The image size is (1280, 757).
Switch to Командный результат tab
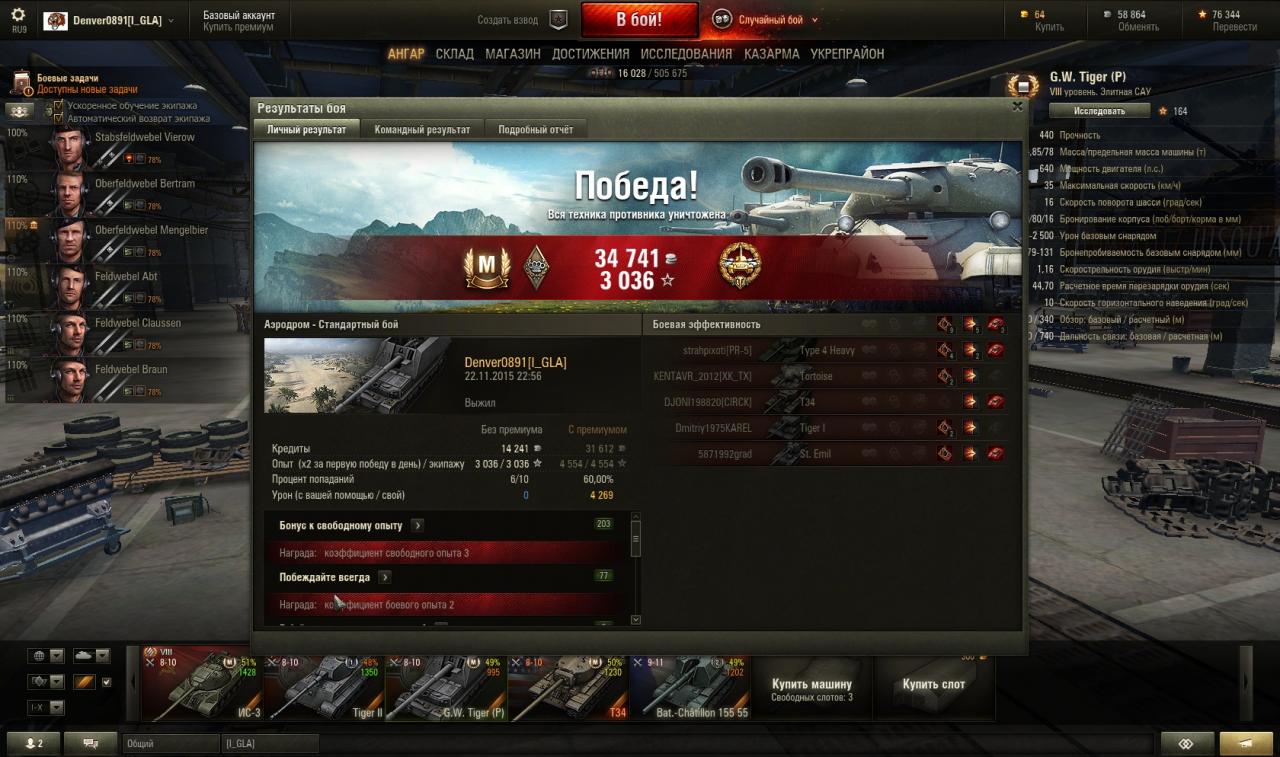422,130
